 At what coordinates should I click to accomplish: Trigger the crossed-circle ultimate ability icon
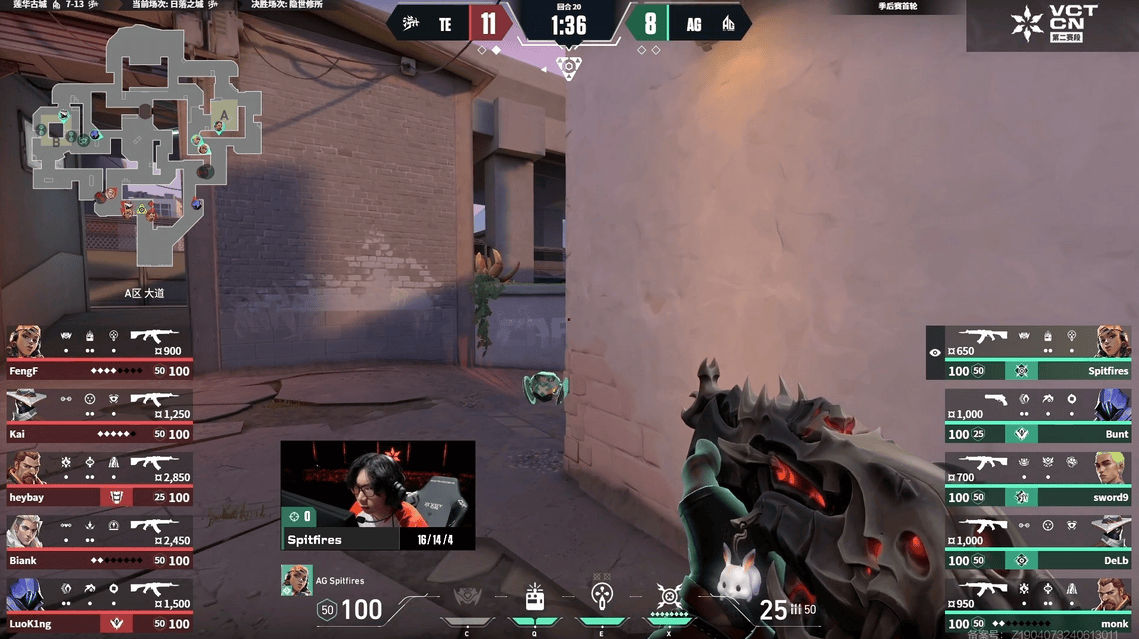coord(669,598)
